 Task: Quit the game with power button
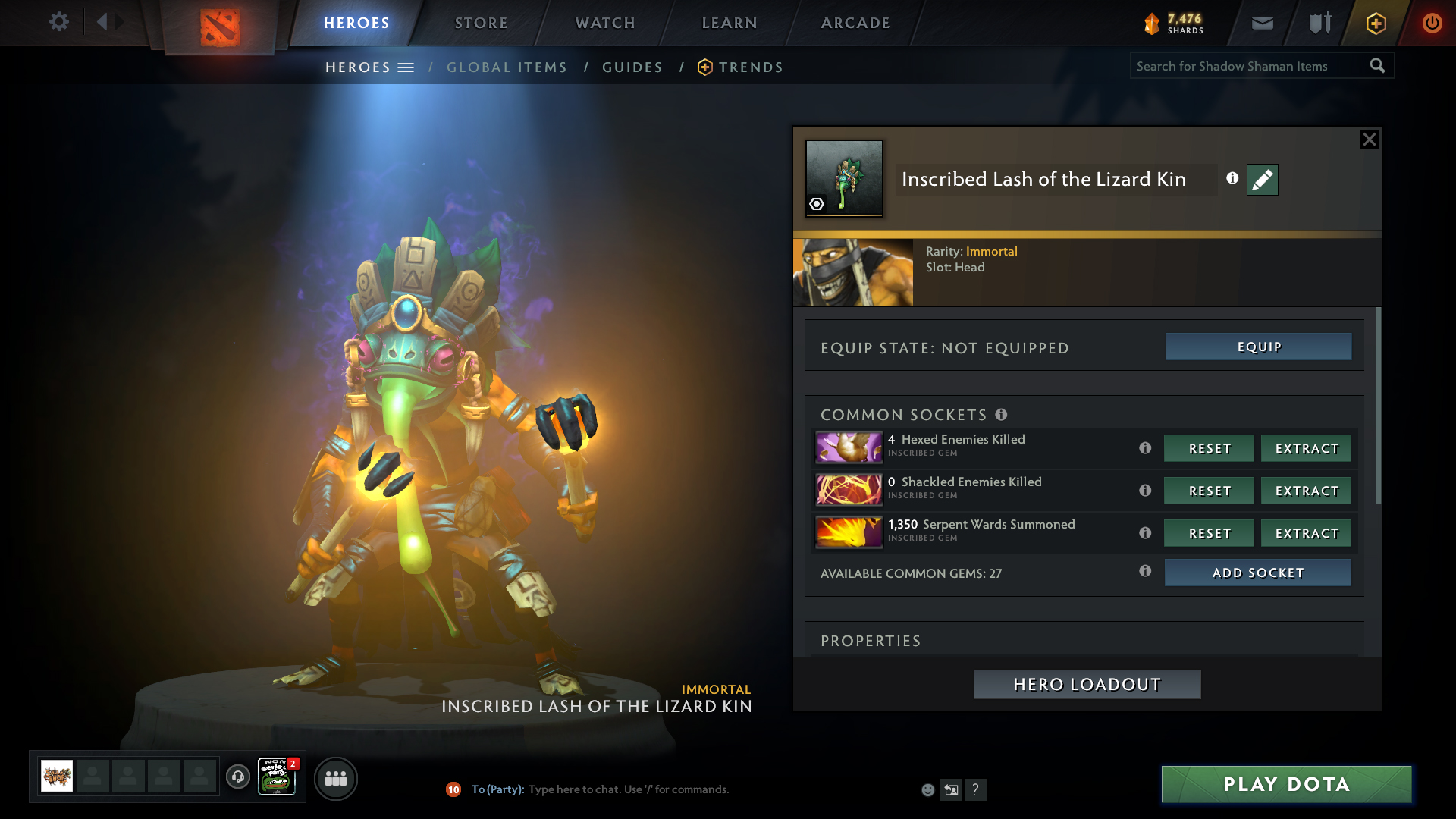pyautogui.click(x=1432, y=23)
